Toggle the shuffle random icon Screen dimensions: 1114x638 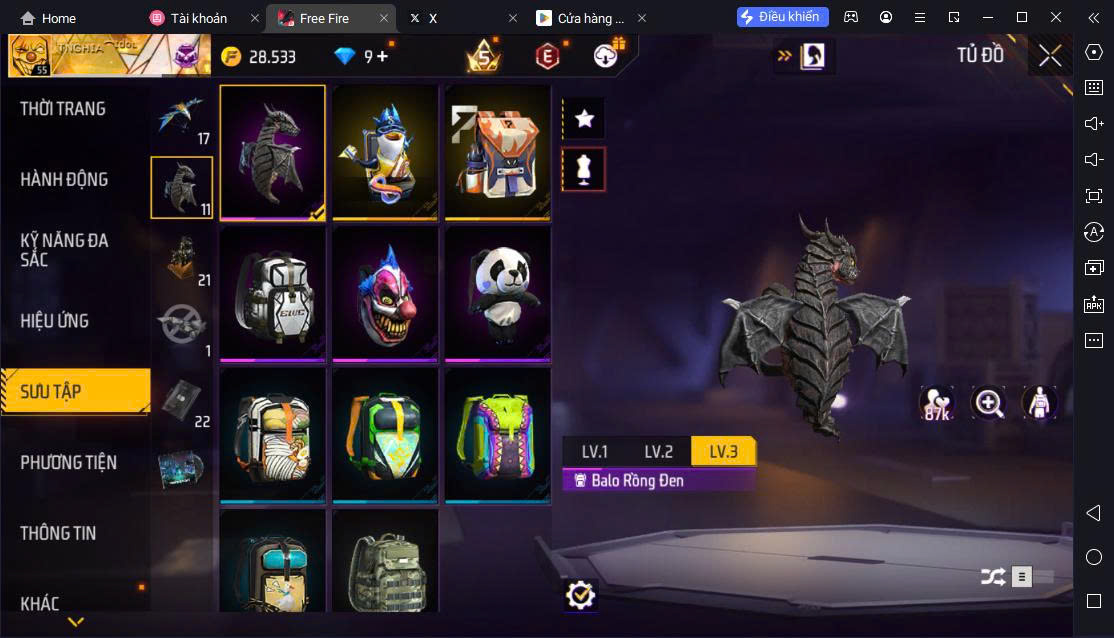(x=992, y=577)
